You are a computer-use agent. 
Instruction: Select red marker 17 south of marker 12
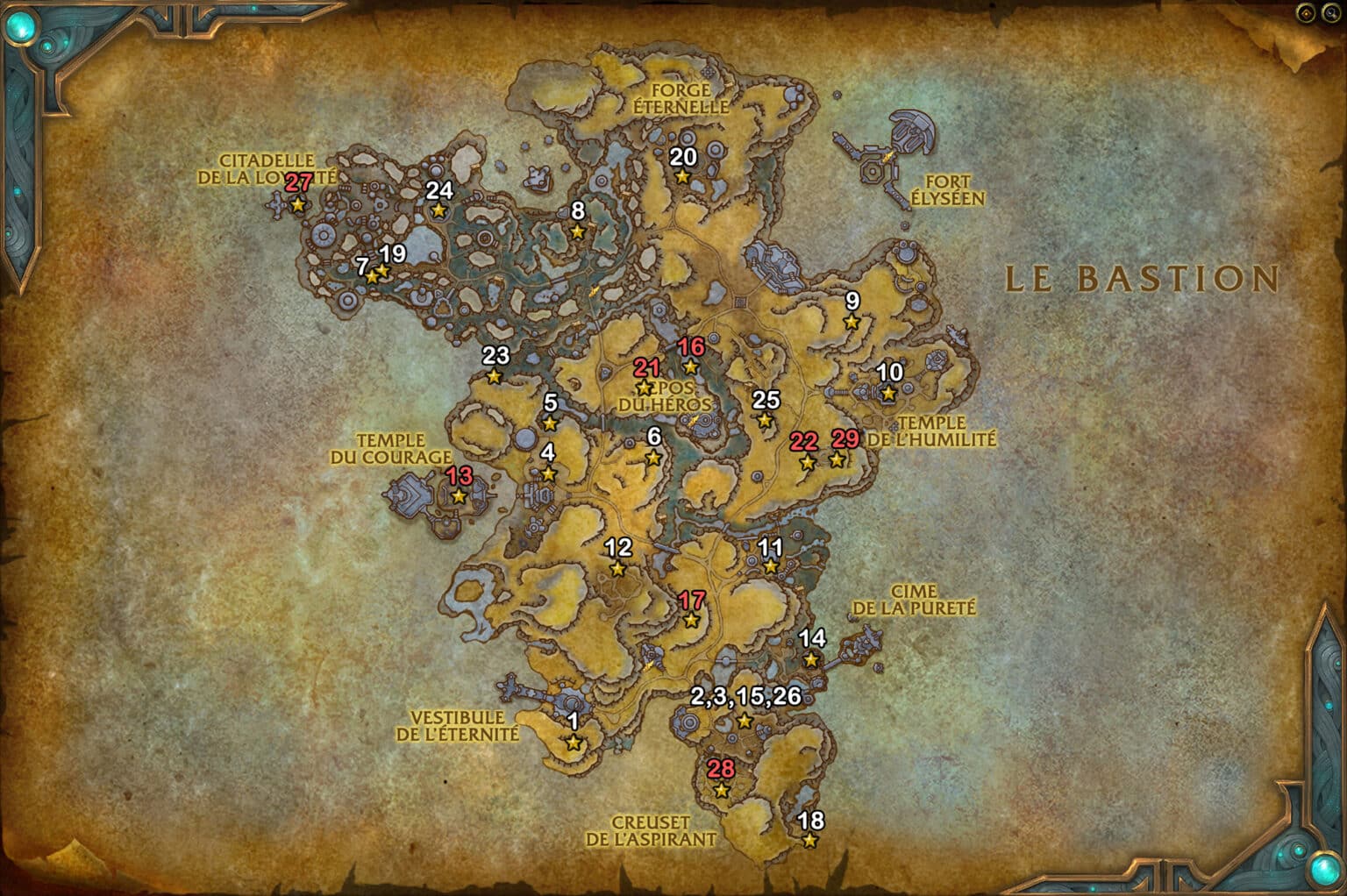tap(692, 622)
